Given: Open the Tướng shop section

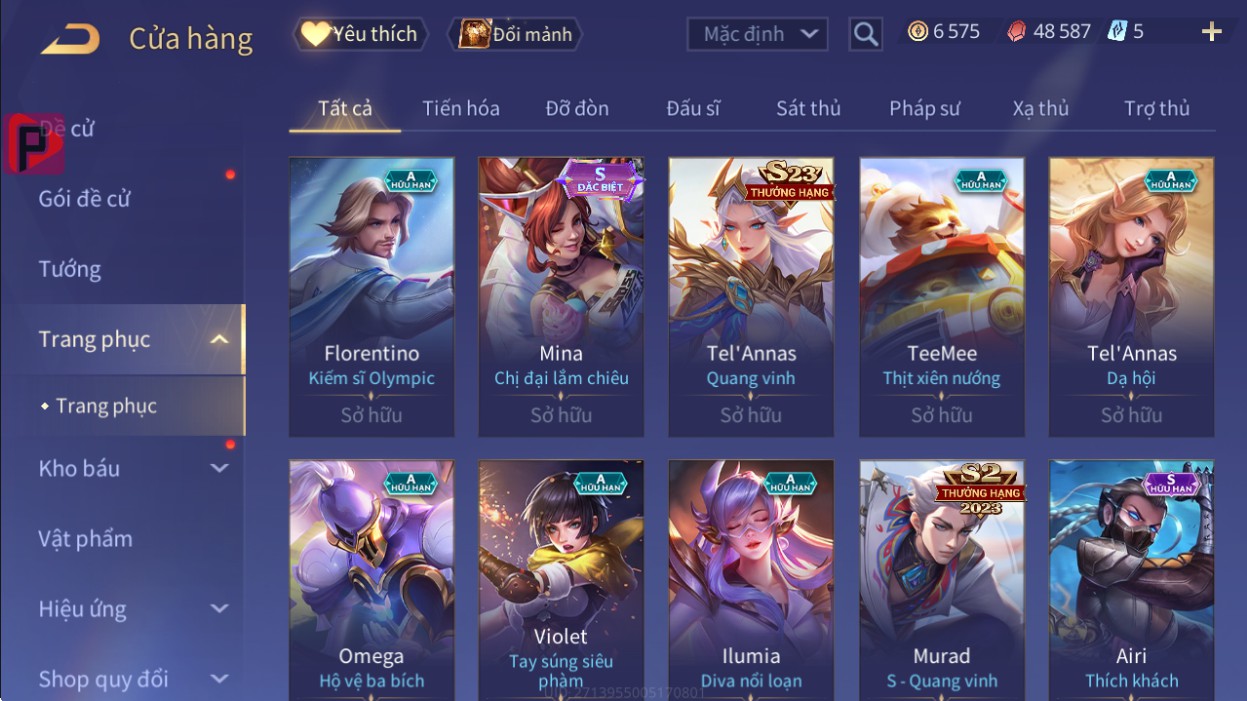Looking at the screenshot, I should click(x=70, y=269).
